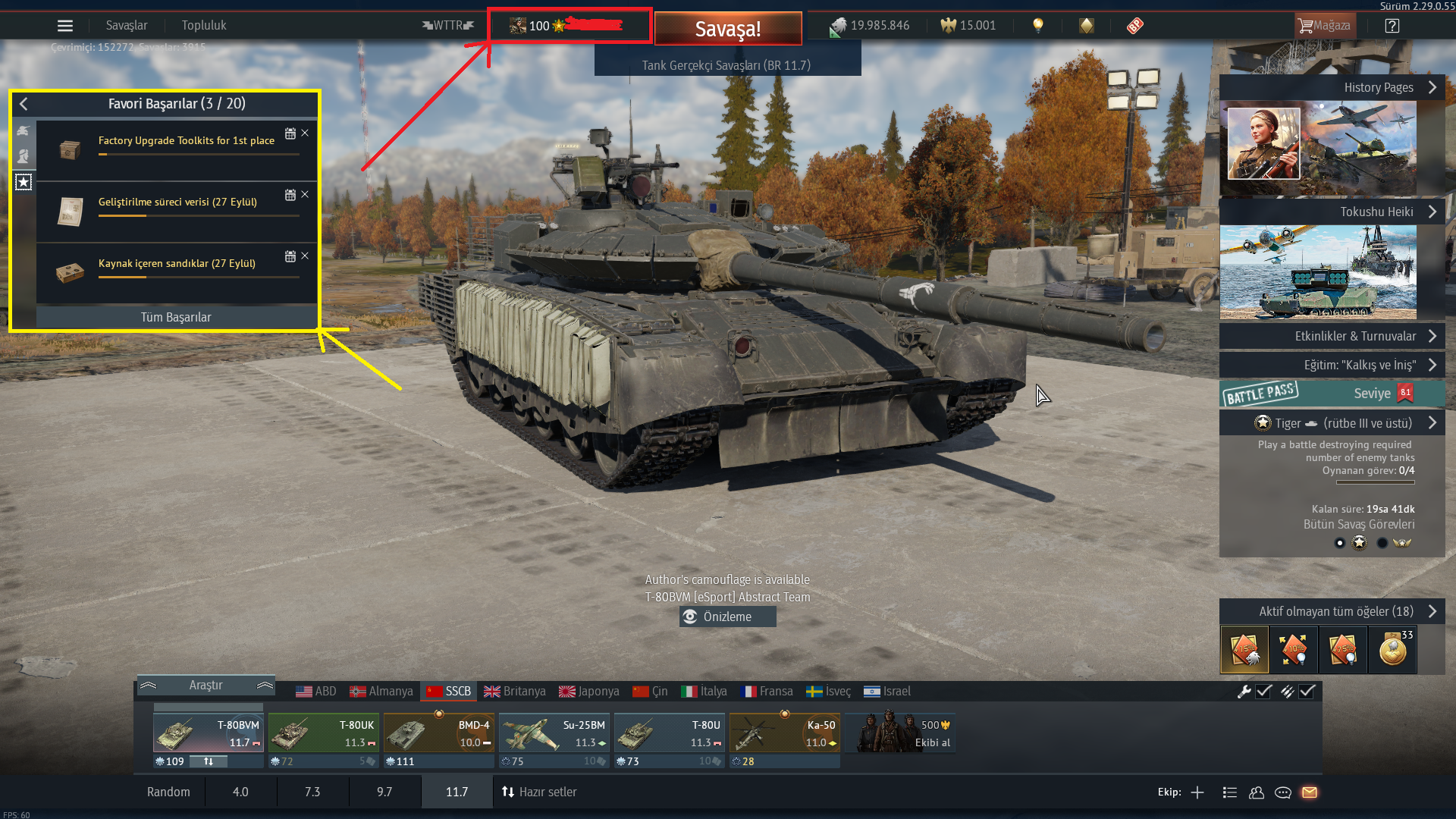
Task: Select the Su-25BM aircraft slot
Action: tap(554, 733)
